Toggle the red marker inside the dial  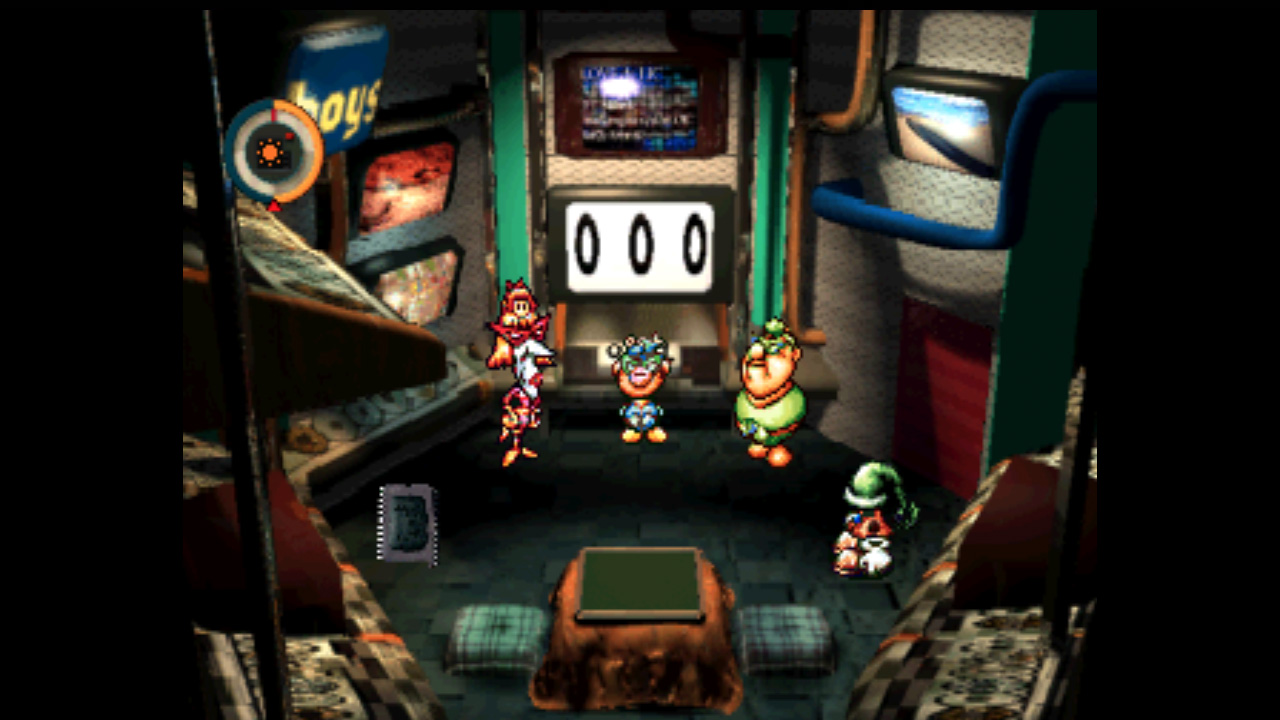289,136
